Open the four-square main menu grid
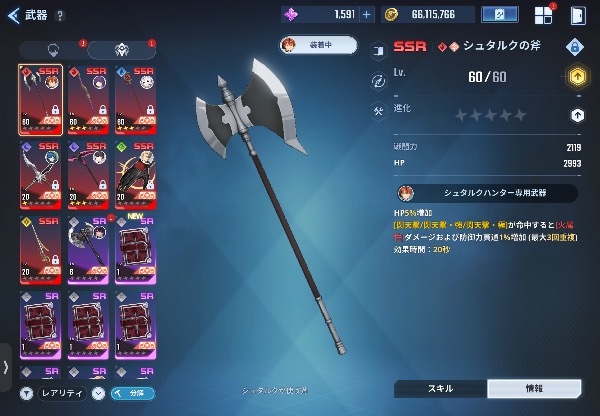This screenshot has width=600, height=416. point(543,15)
